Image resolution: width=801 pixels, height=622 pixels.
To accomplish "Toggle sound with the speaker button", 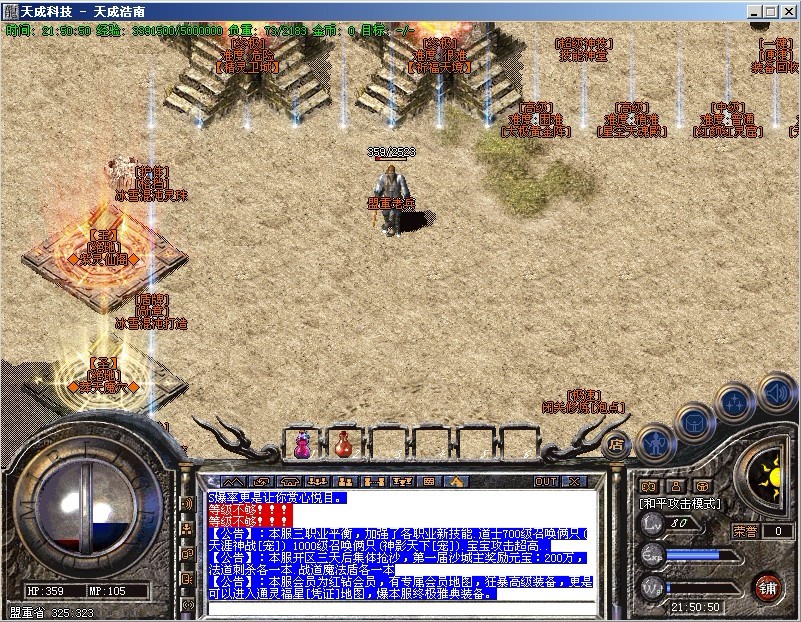I will 775,392.
